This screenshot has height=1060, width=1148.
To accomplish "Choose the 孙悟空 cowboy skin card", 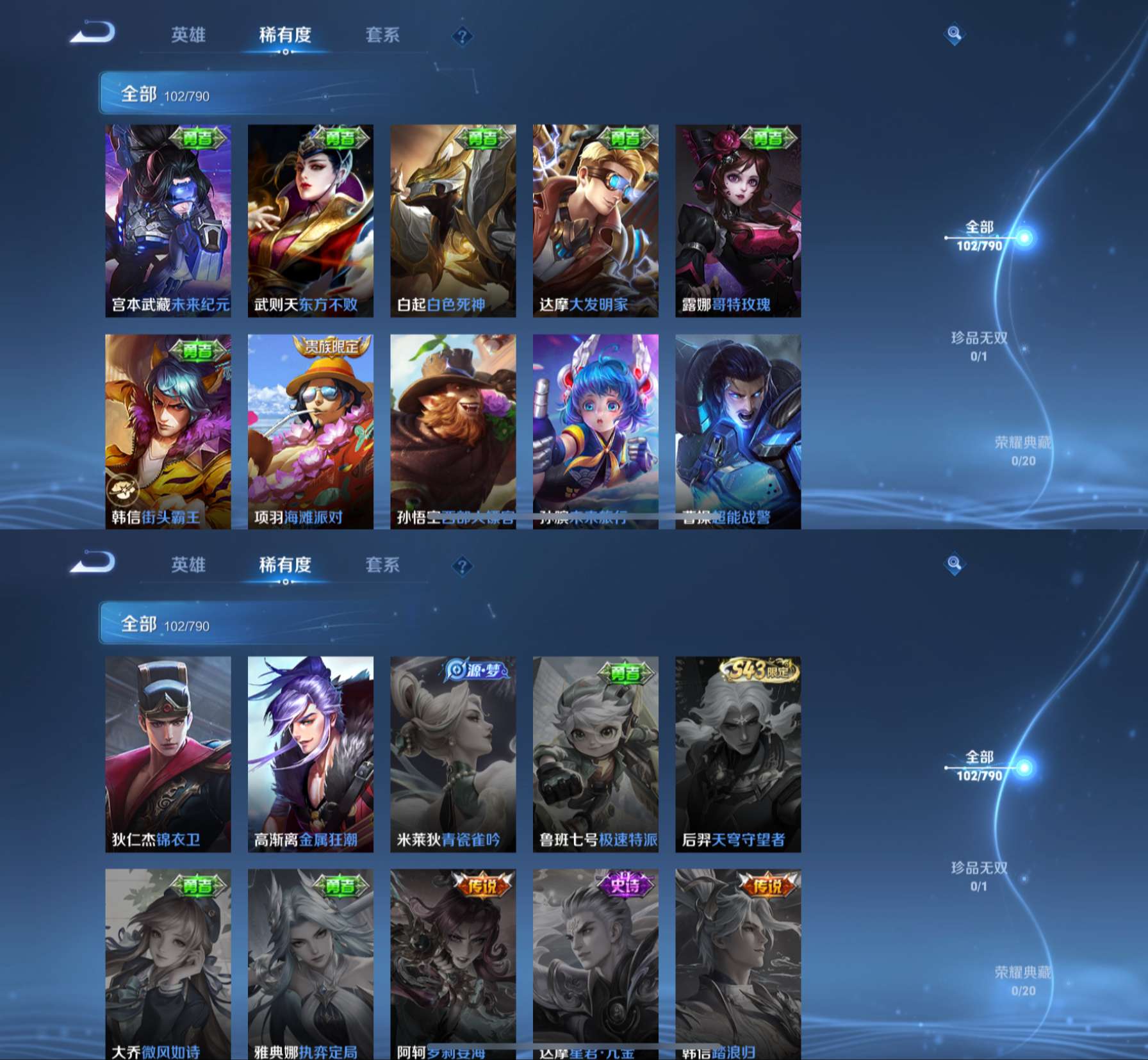I will coord(453,430).
